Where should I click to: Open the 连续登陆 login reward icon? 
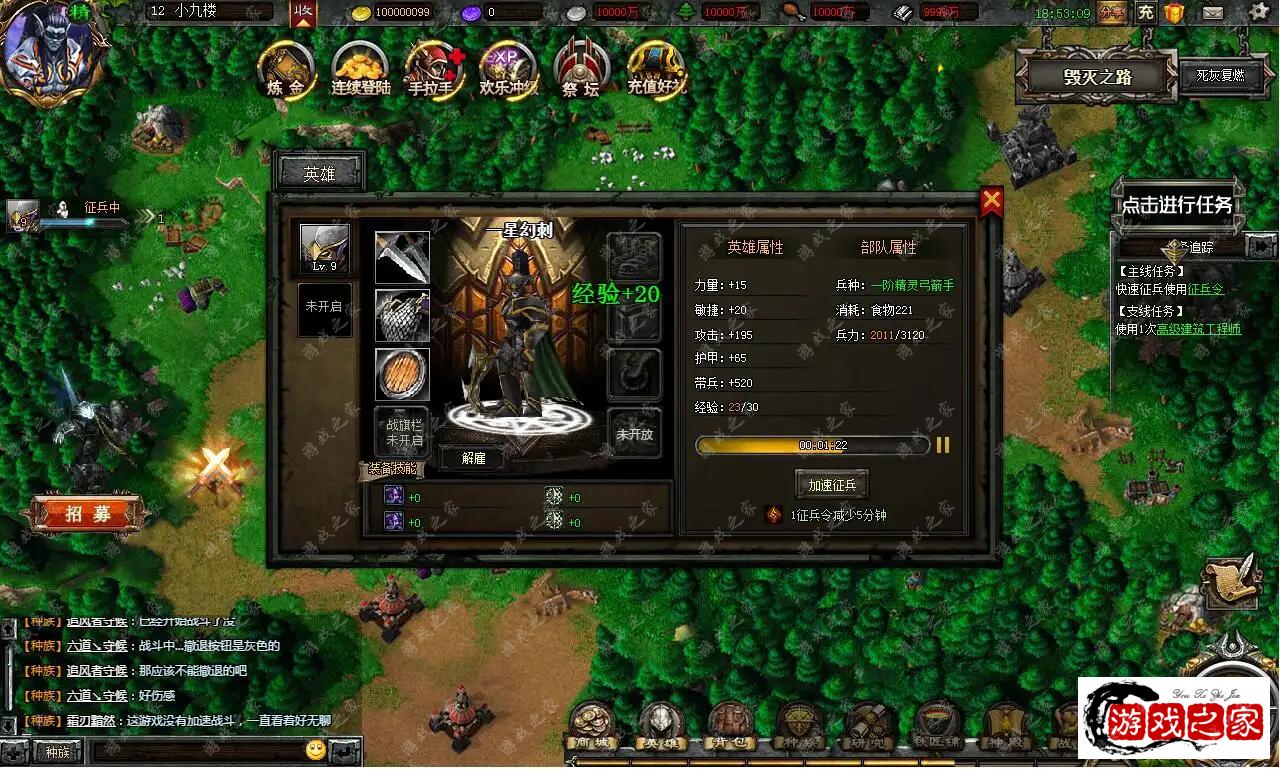360,68
